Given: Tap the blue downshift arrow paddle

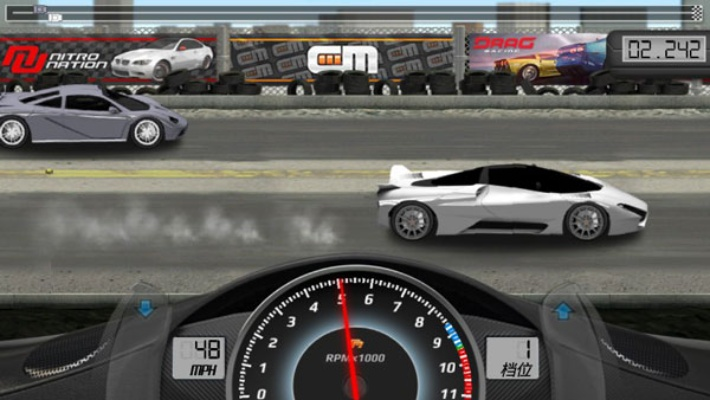Looking at the screenshot, I should 146,309.
